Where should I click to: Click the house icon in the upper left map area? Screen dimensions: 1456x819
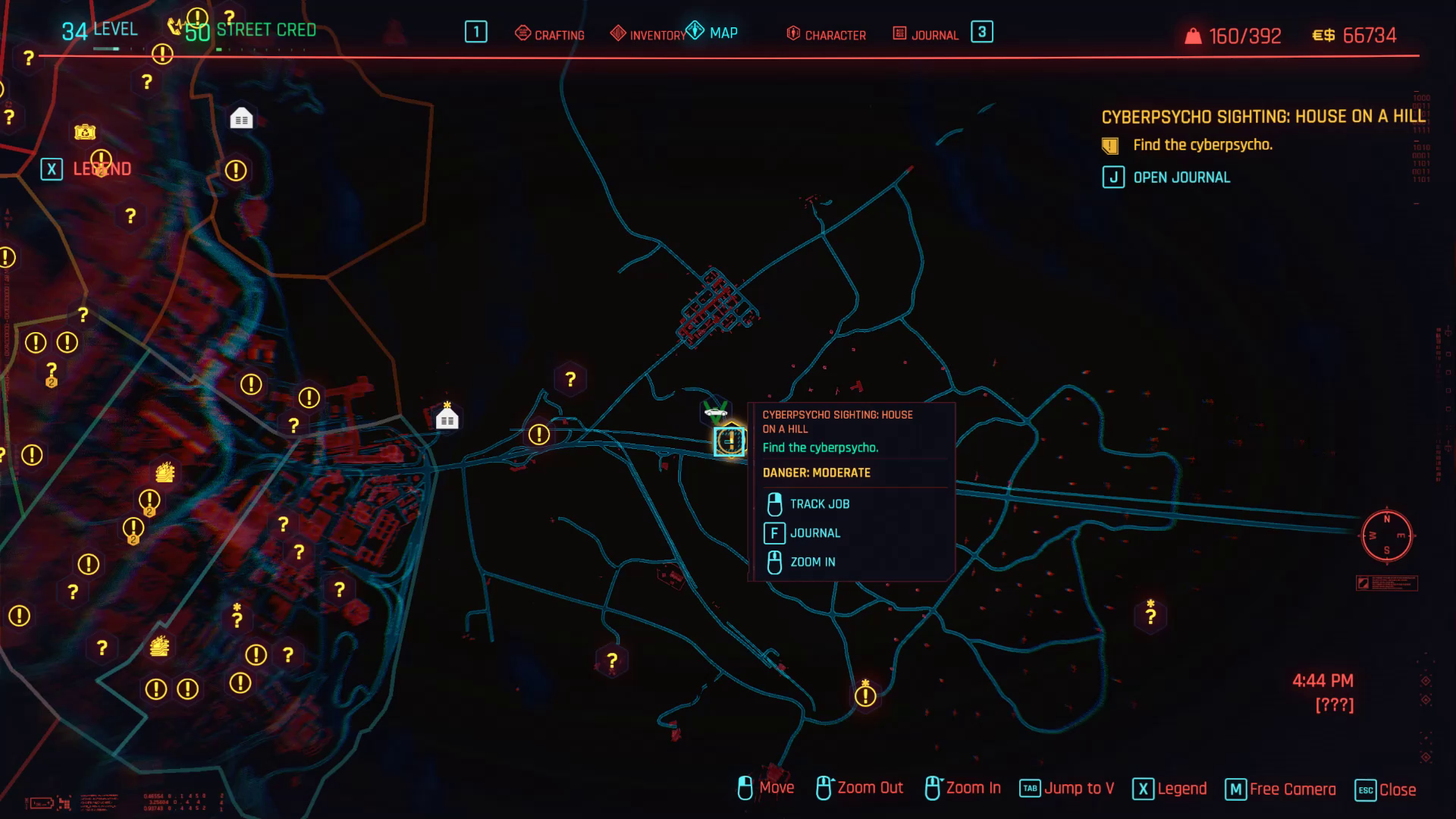tap(241, 118)
